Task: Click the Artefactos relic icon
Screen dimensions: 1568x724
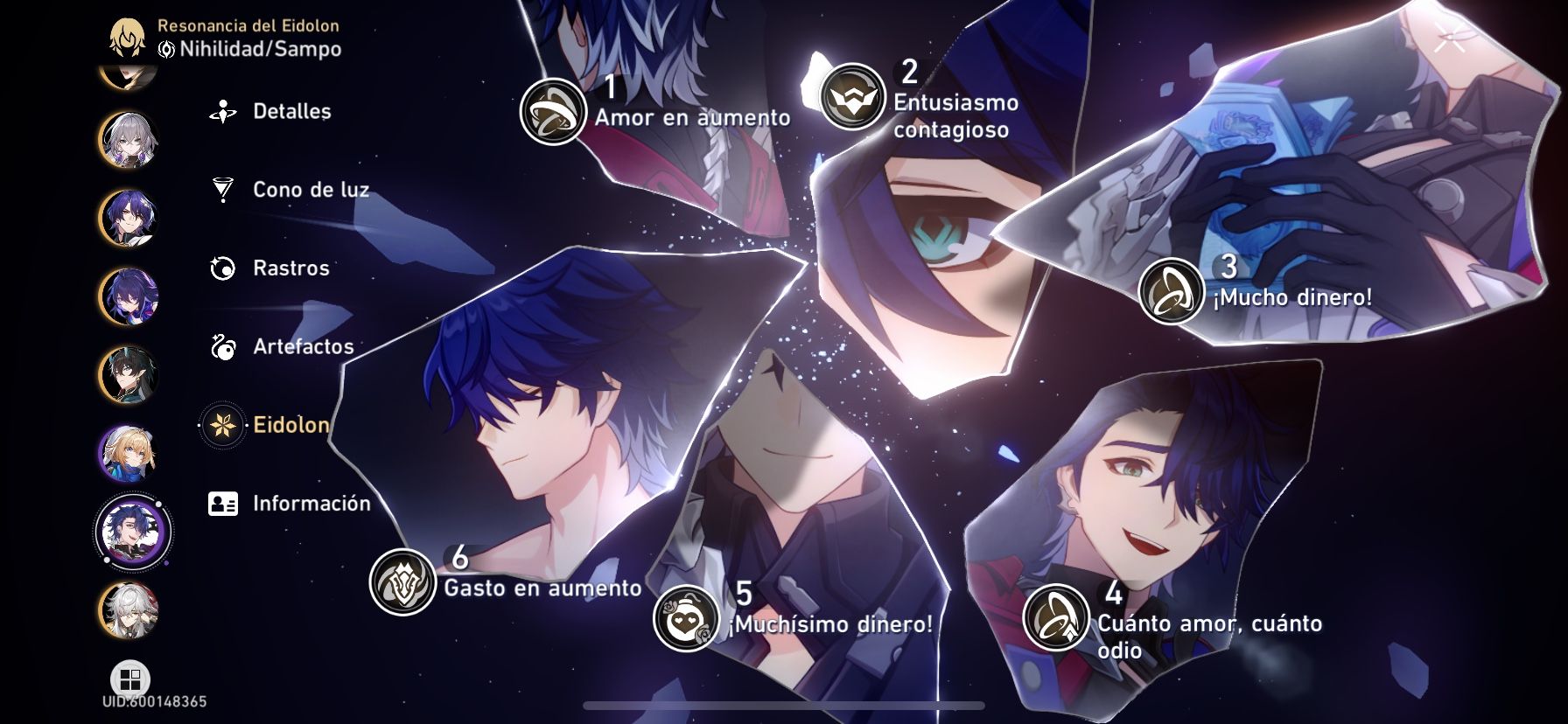Action: point(224,346)
